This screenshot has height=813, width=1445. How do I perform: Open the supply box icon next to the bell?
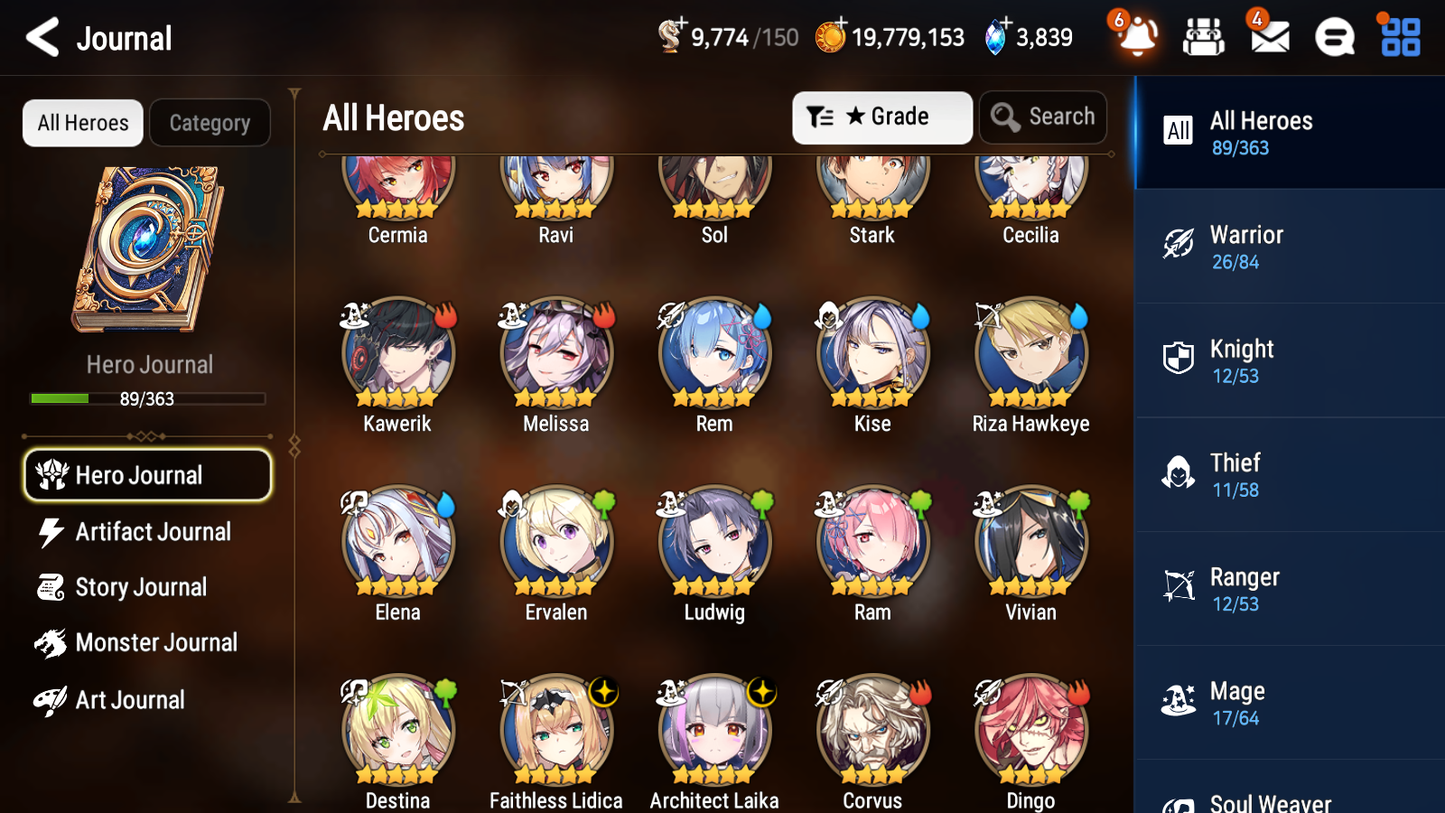pyautogui.click(x=1203, y=36)
